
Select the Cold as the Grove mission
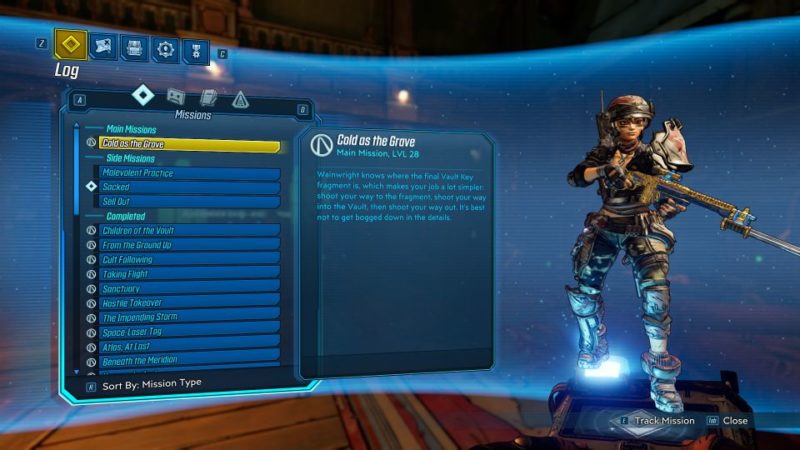coord(188,144)
